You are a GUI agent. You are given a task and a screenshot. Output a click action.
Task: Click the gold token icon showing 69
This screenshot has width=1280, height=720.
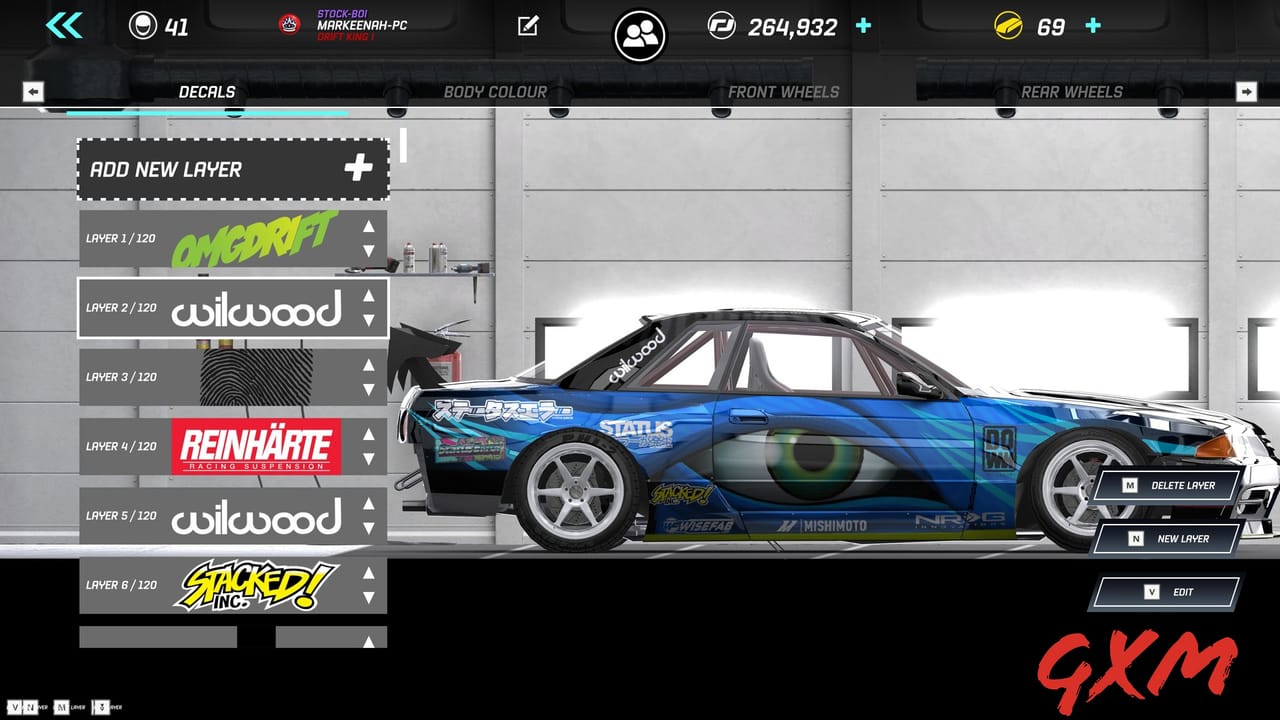1005,27
